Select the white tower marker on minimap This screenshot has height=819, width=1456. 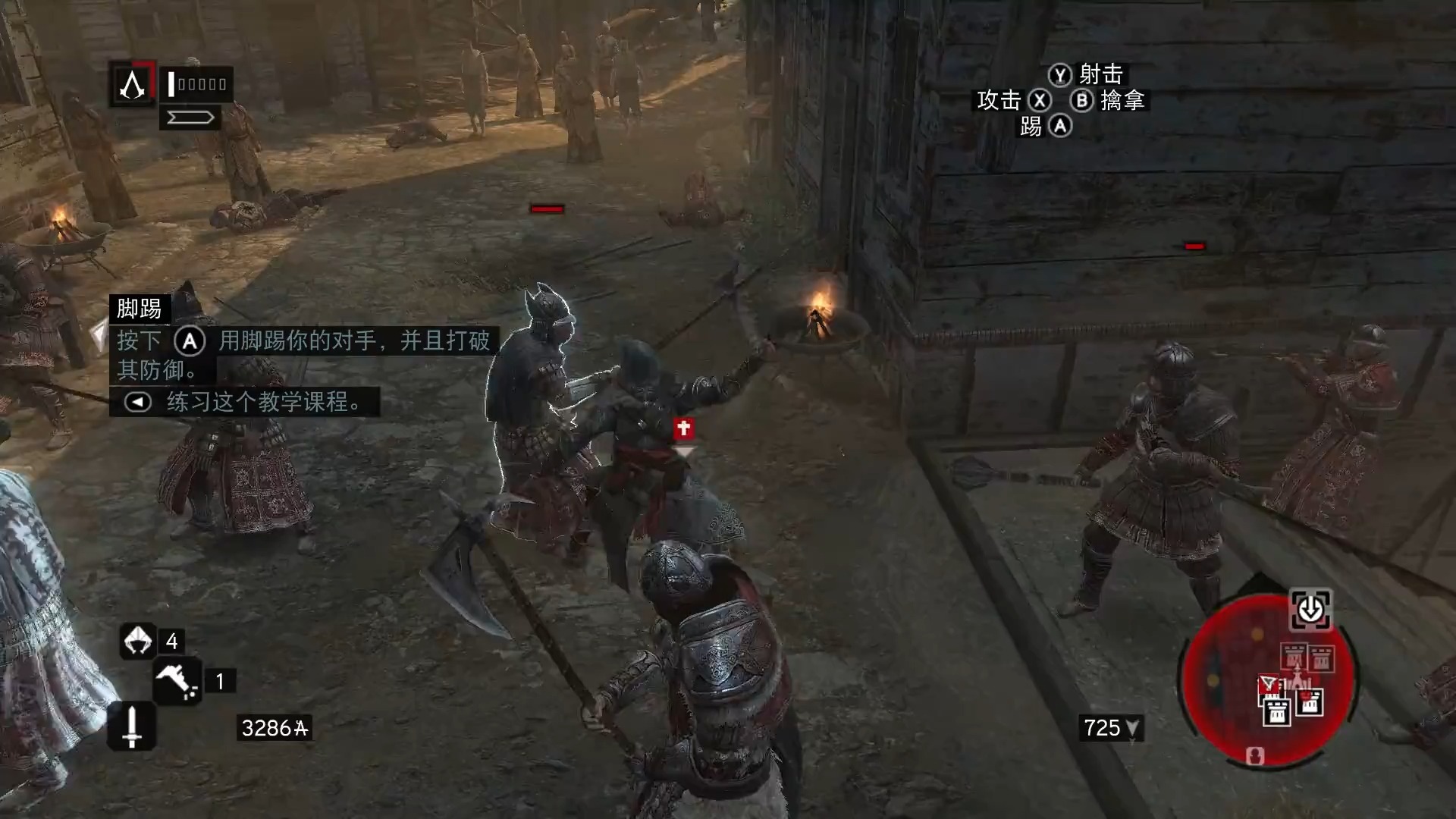[1277, 711]
